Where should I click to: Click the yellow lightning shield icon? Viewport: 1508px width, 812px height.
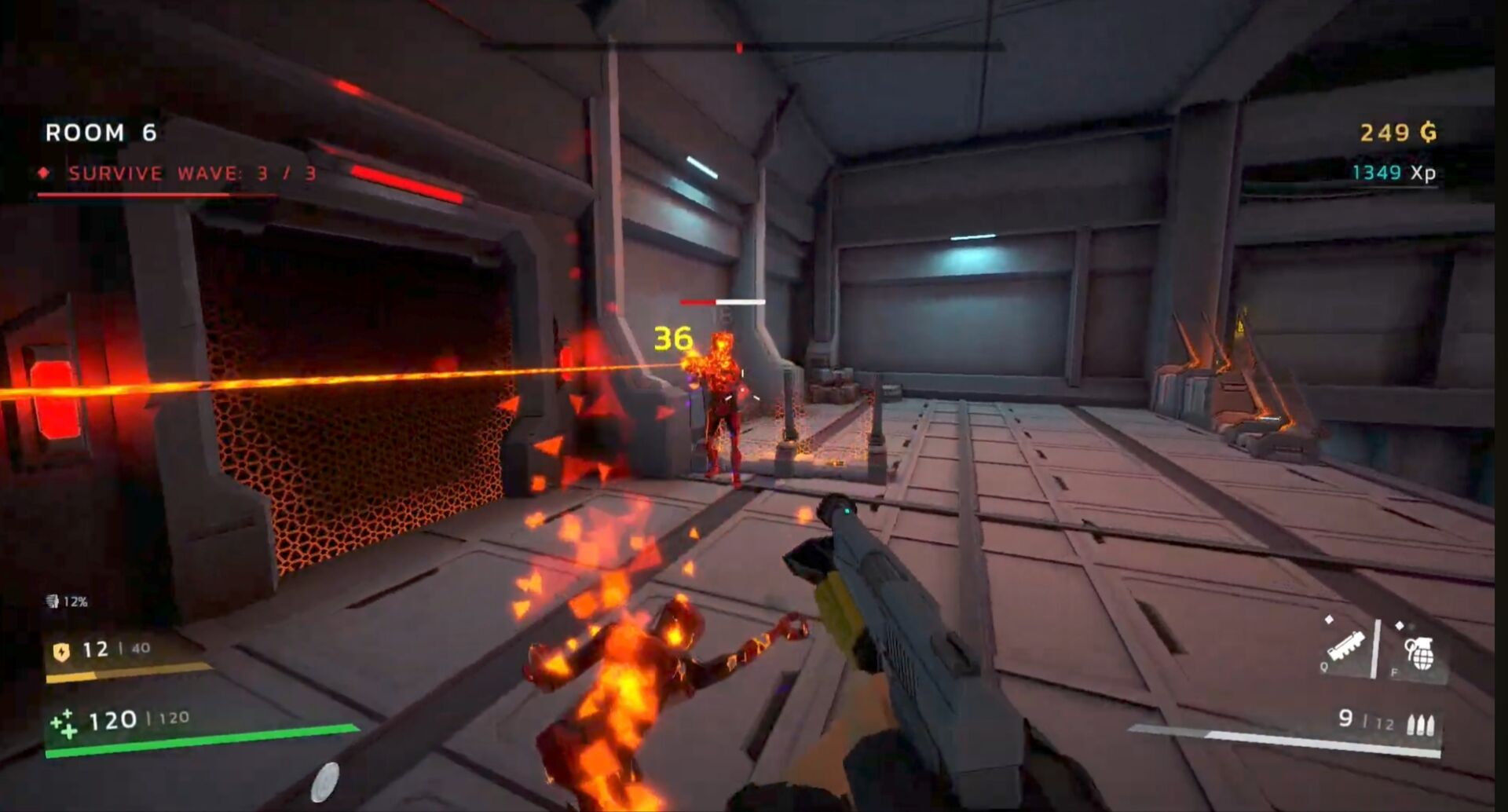pyautogui.click(x=61, y=651)
